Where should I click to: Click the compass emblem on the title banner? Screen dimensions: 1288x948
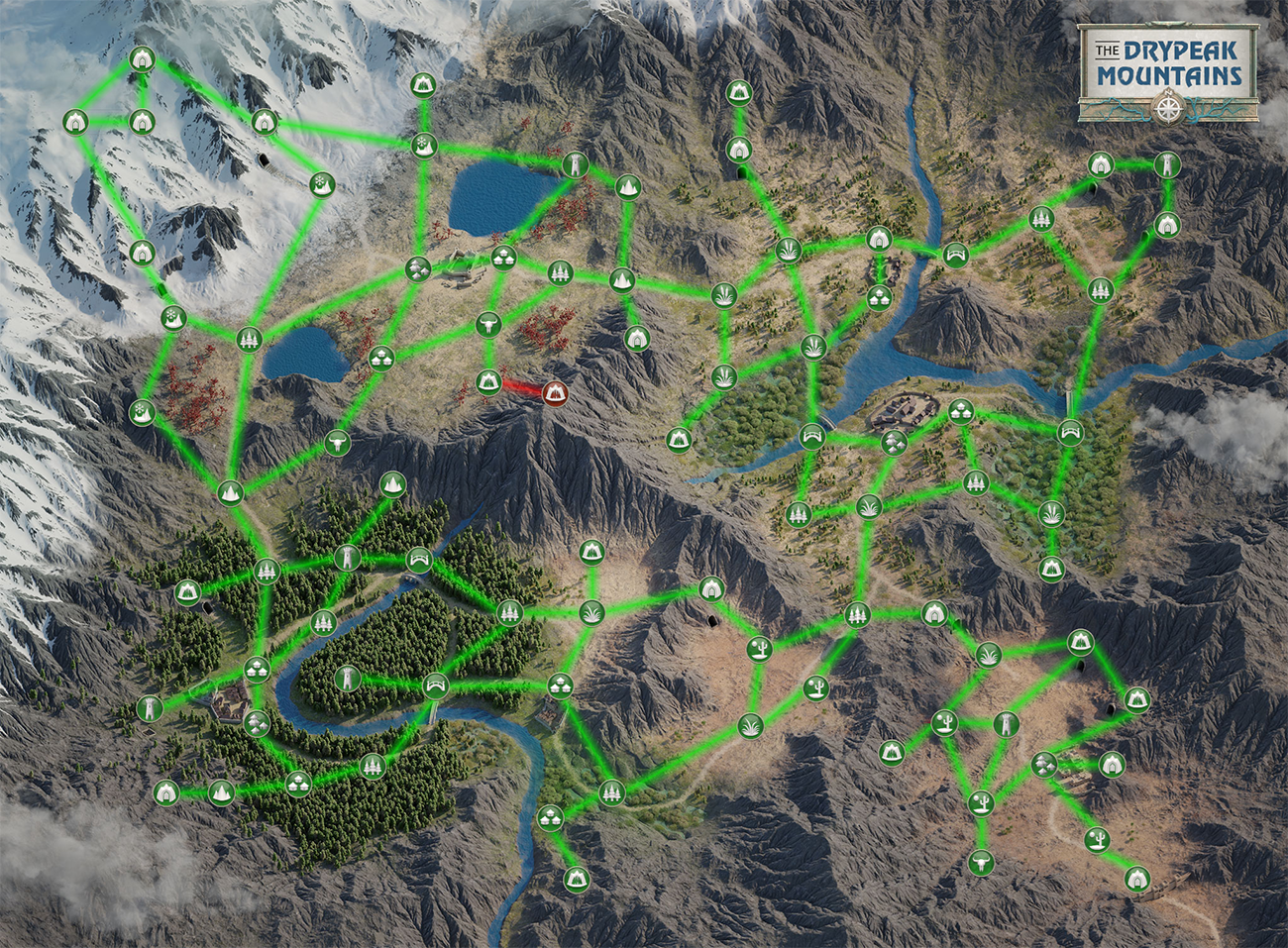1169,104
